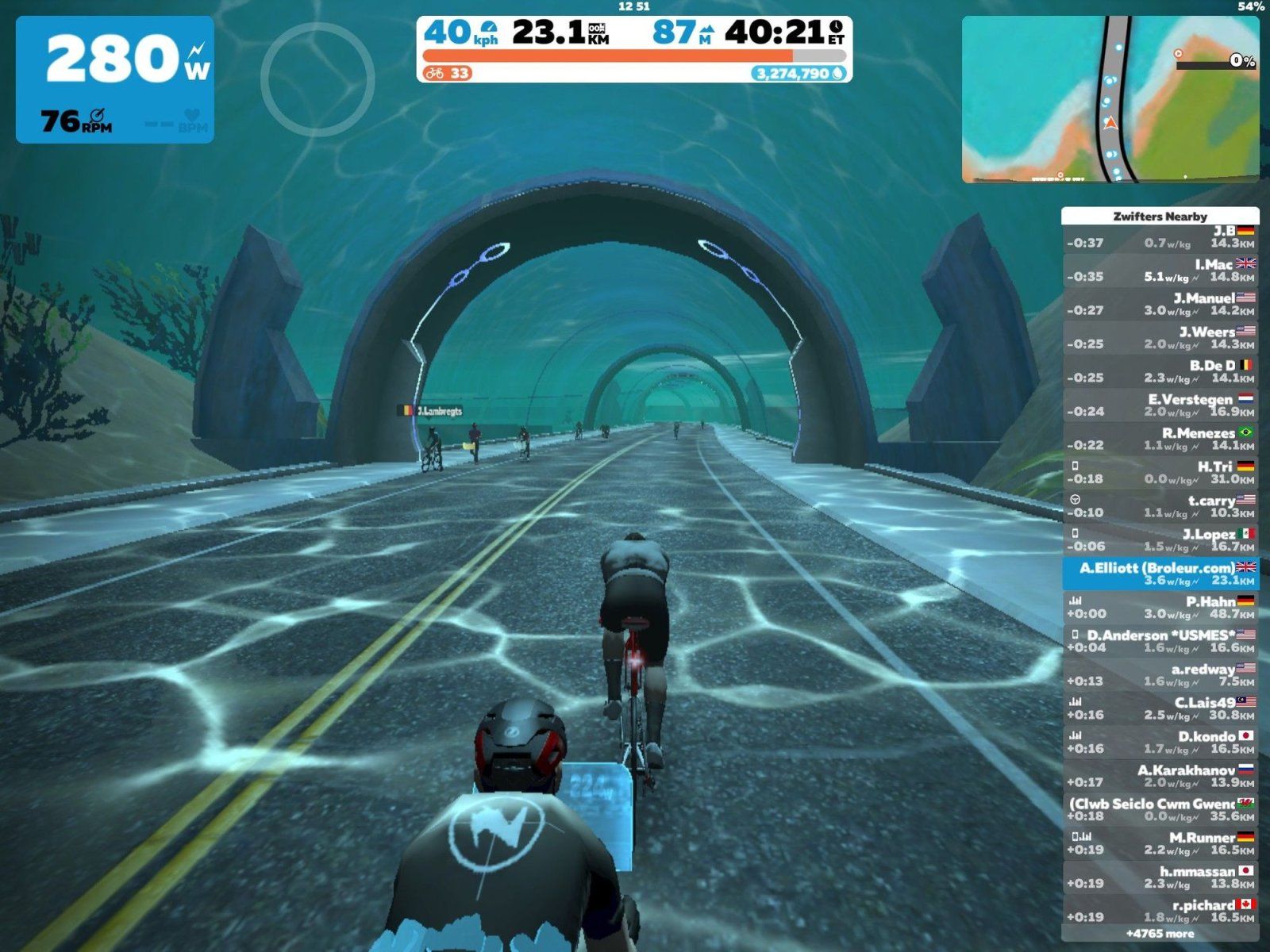This screenshot has width=1270, height=952.
Task: Select a.redway from the list
Action: 1160,675
